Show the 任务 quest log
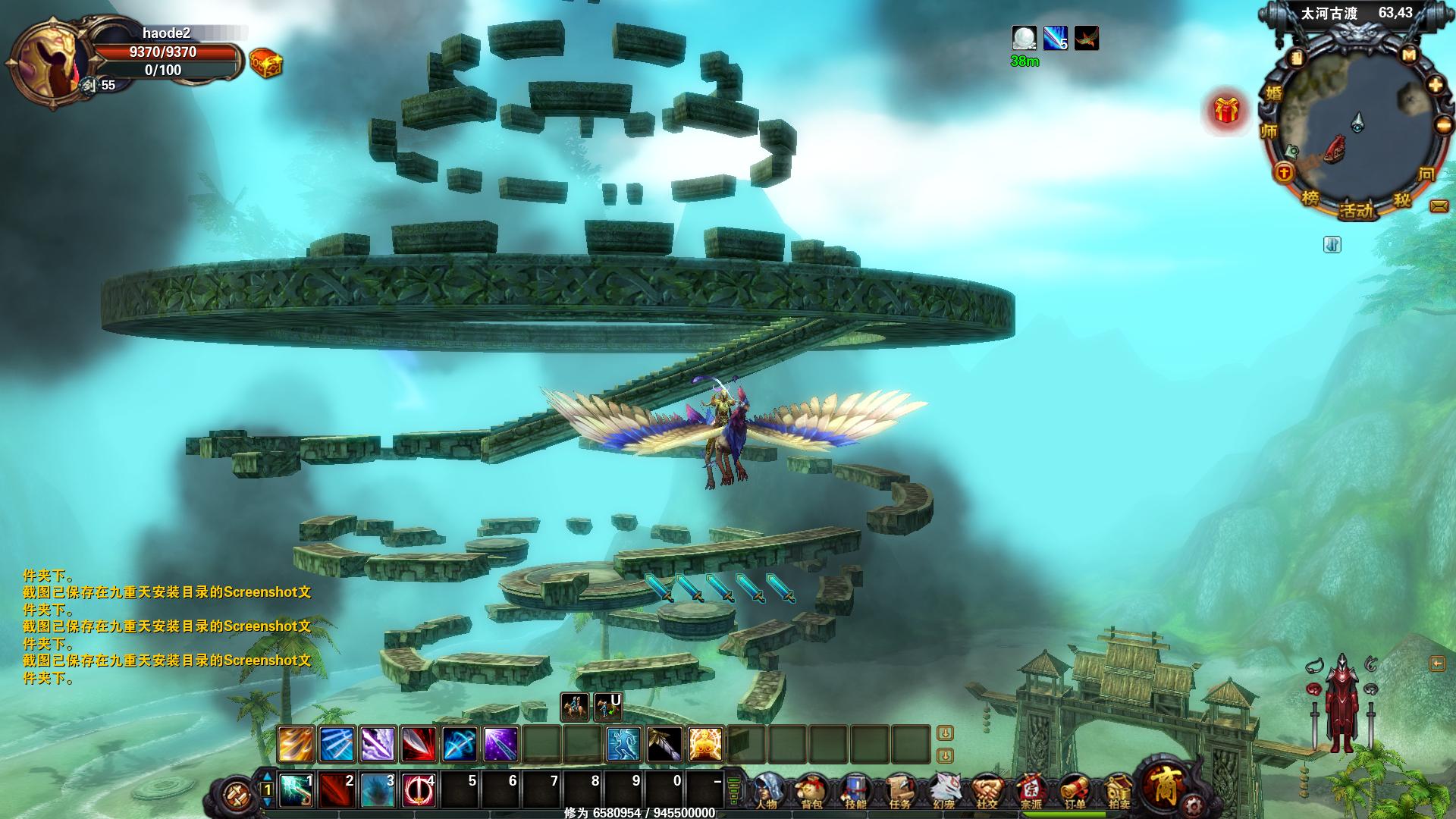This screenshot has height=819, width=1456. 899,792
